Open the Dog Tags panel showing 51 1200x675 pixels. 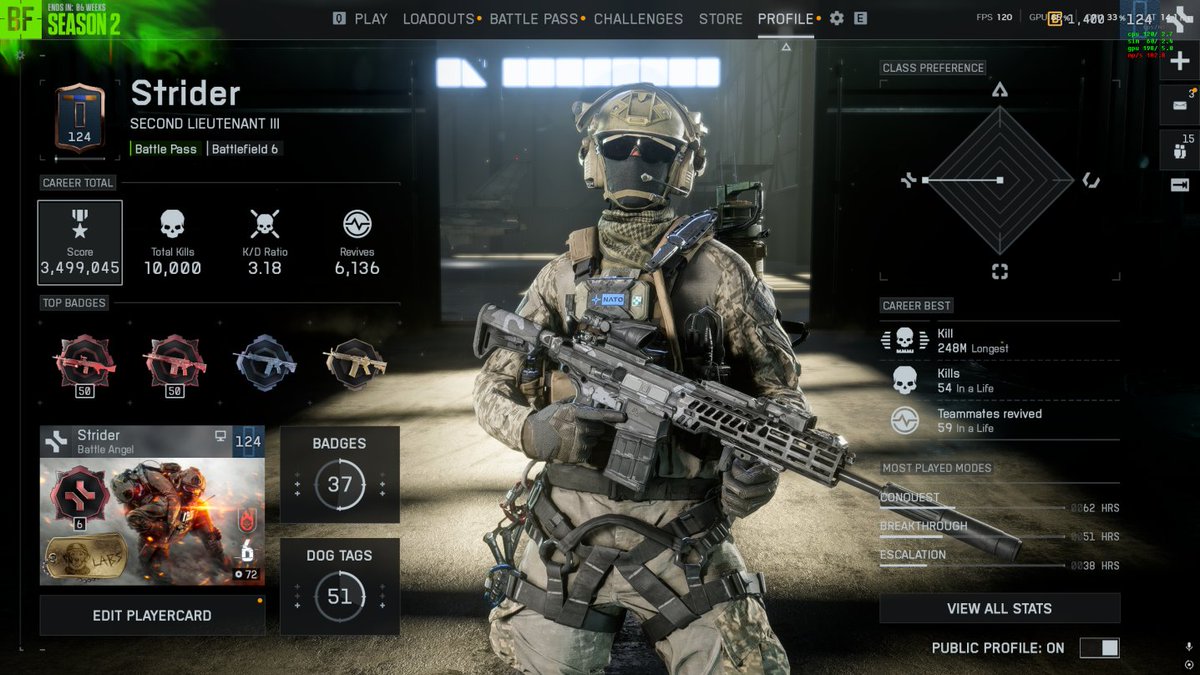point(340,586)
